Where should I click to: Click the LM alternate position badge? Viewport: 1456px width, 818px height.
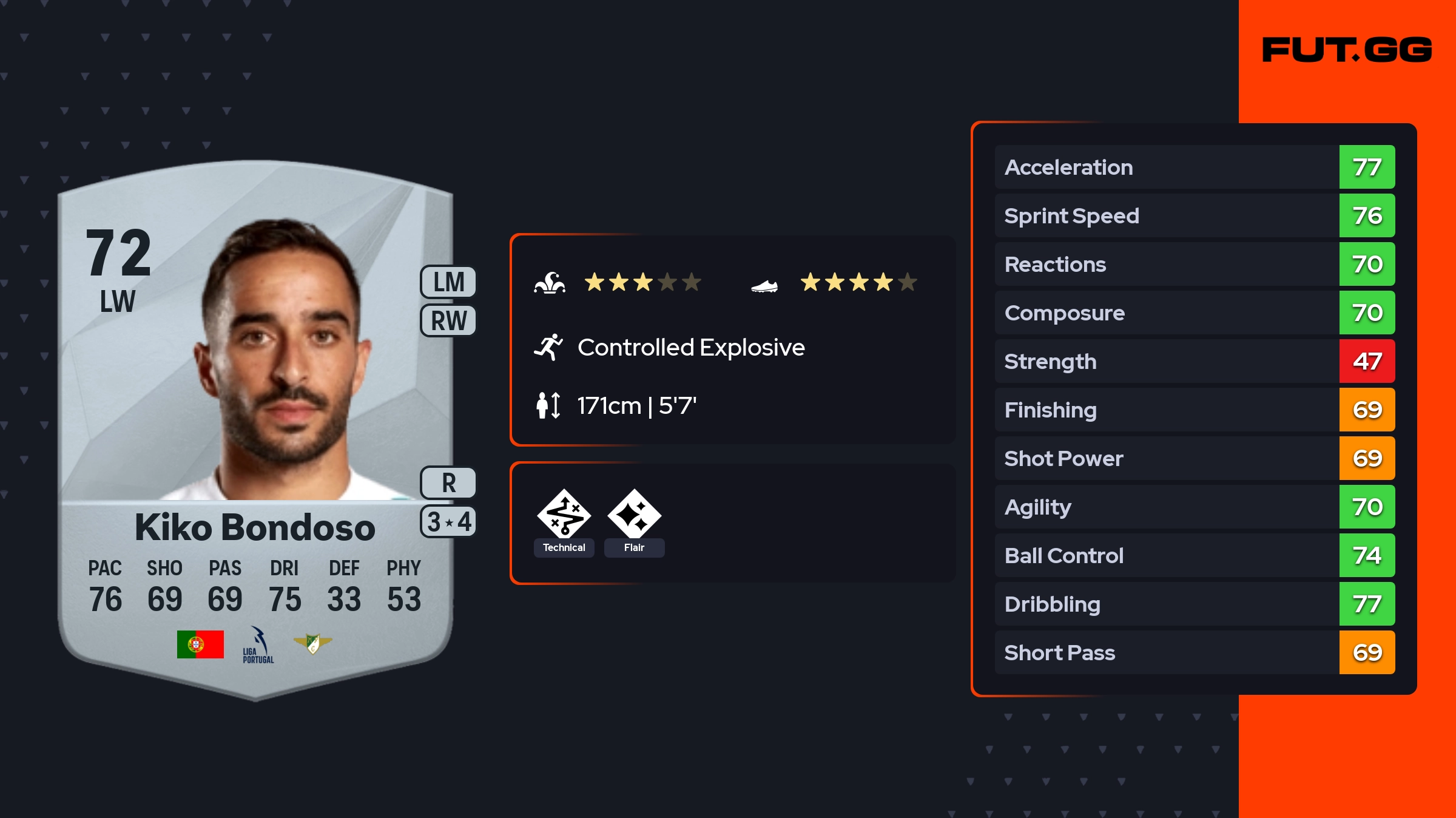coord(448,282)
